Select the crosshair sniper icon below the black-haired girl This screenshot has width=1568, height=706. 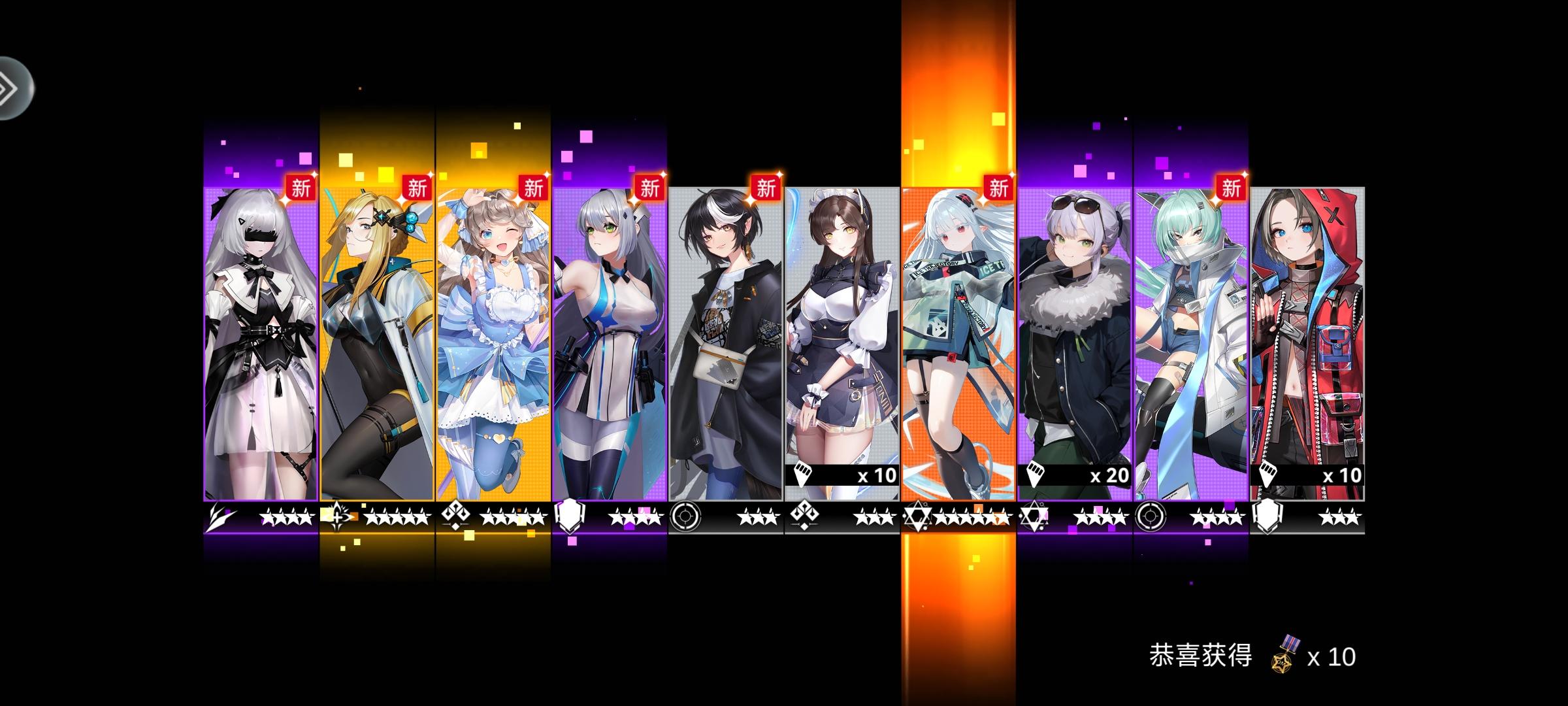click(685, 516)
